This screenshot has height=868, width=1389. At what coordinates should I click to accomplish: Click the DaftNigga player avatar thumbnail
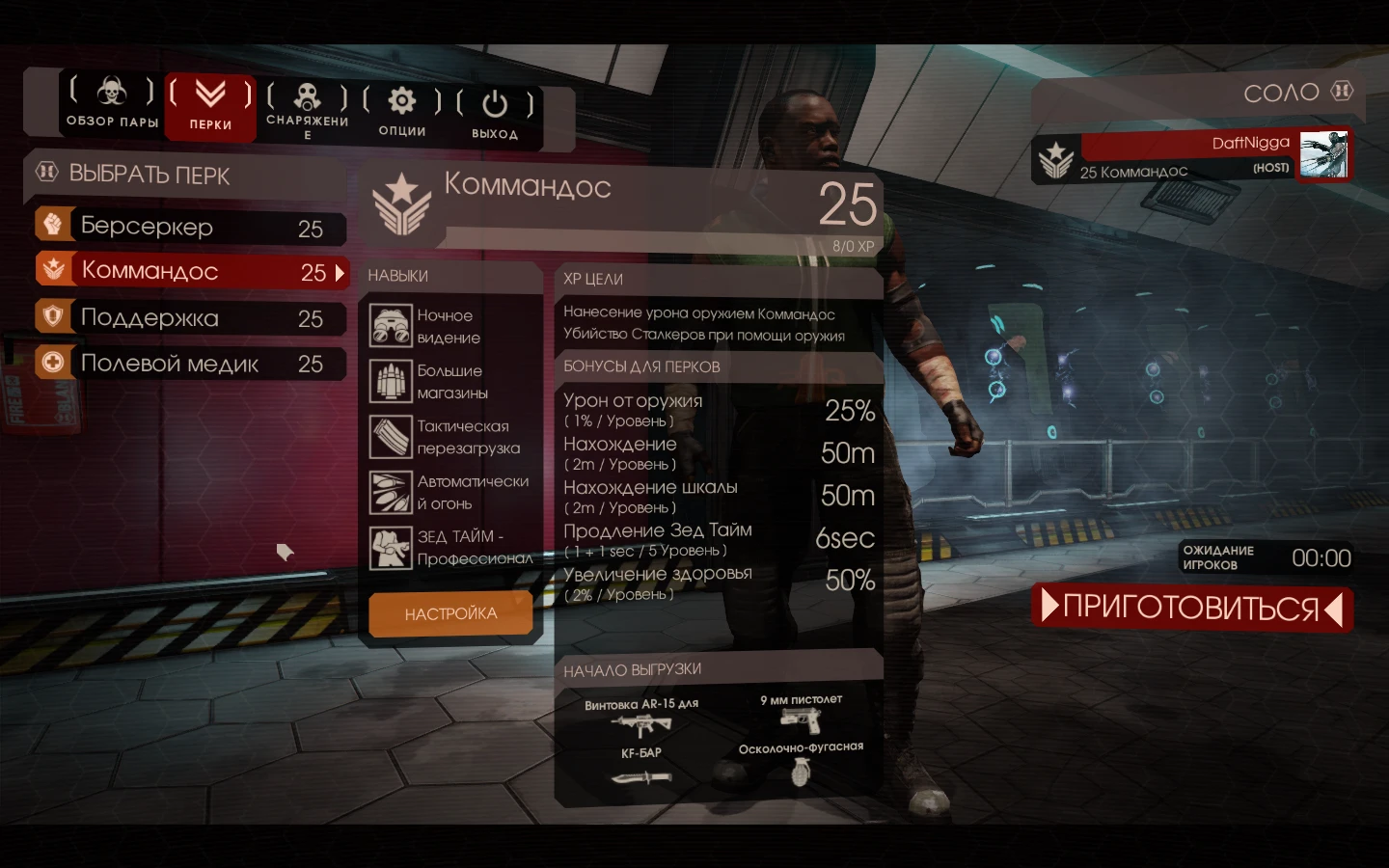[x=1325, y=154]
